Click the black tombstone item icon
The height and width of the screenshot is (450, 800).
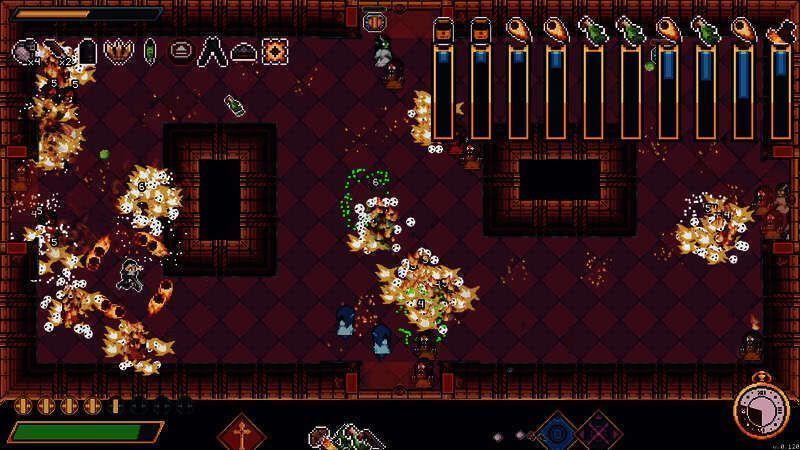tap(88, 50)
